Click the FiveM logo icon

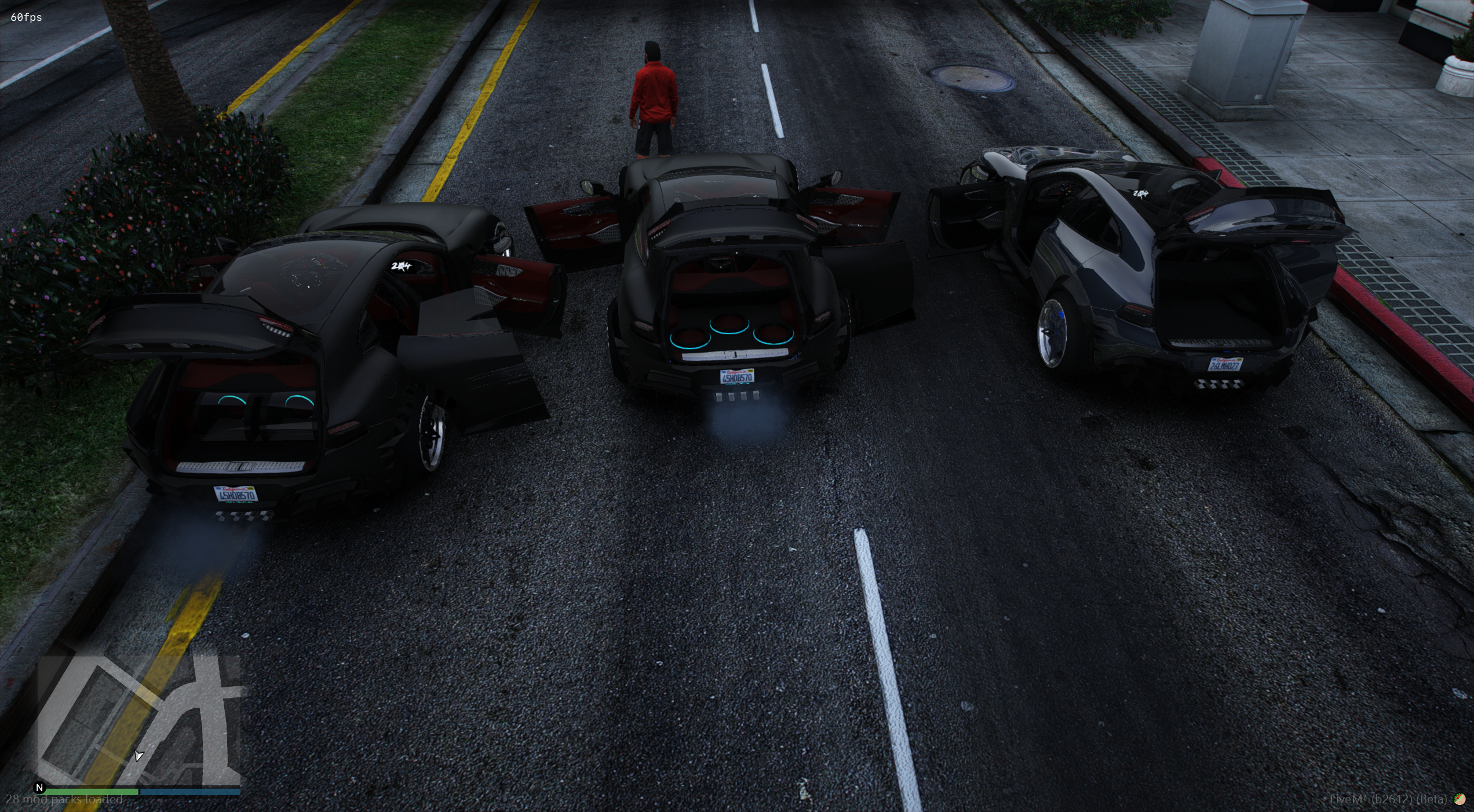[x=1460, y=800]
